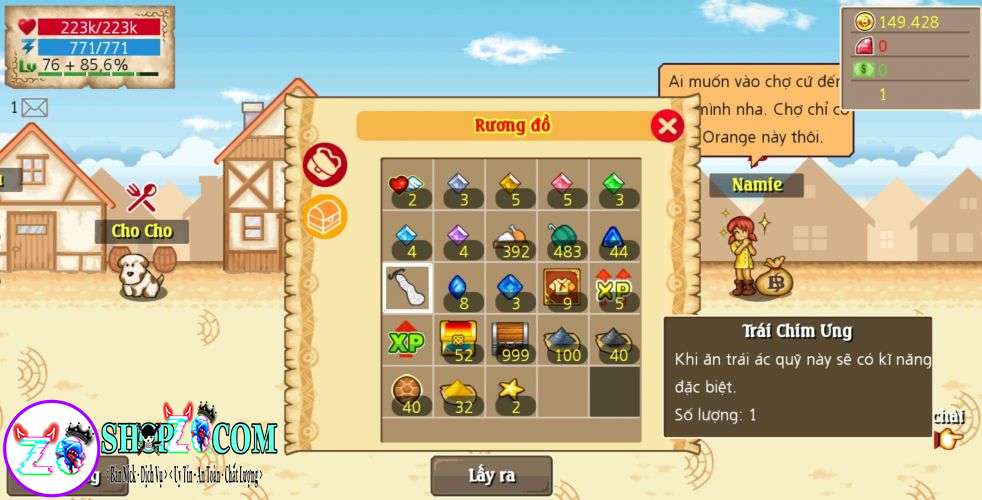Select the gold ore pile stack of 32
Screen dimensions: 982x500
(x=458, y=393)
